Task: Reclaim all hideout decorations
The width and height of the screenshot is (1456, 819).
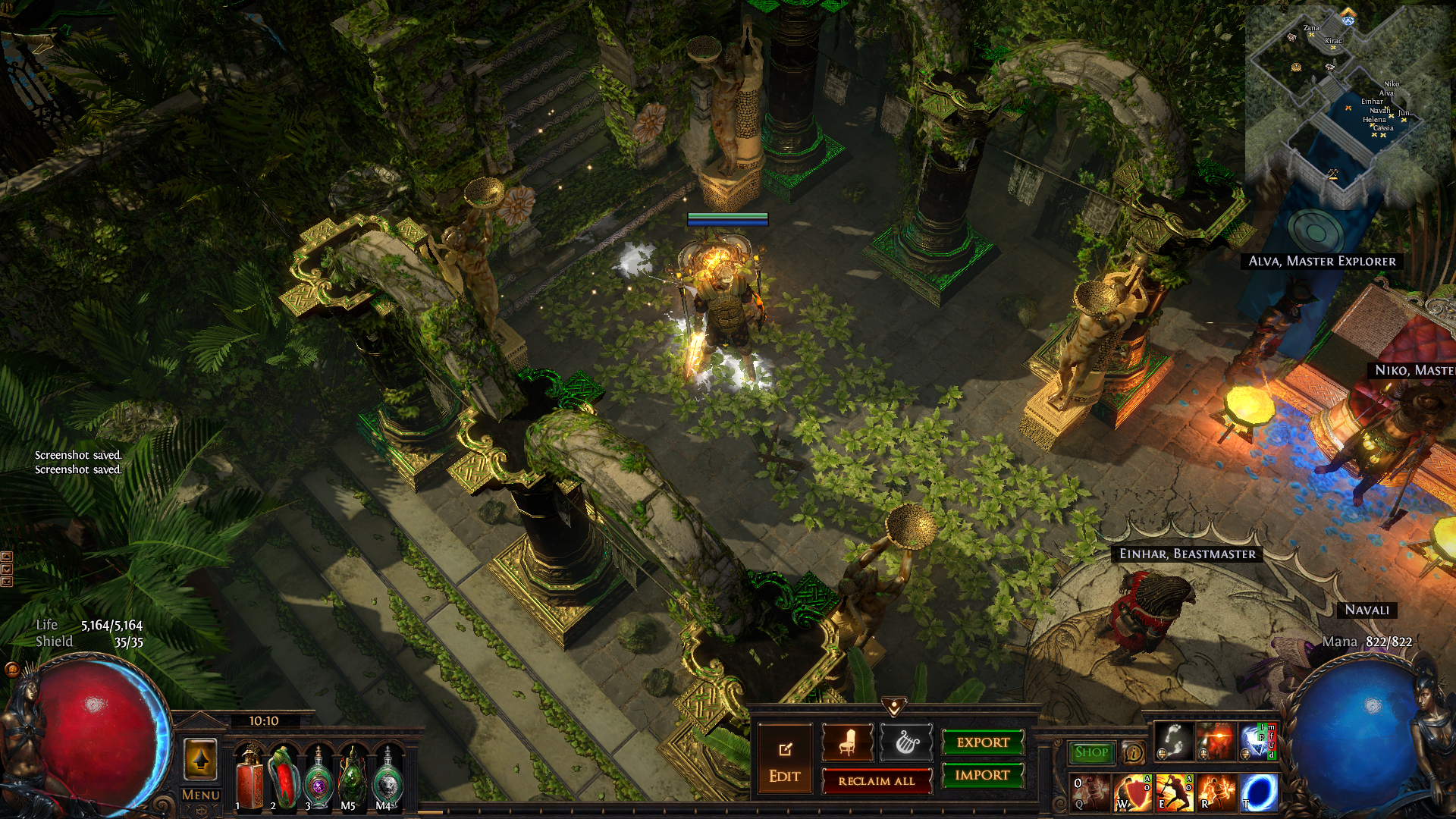Action: 877,781
